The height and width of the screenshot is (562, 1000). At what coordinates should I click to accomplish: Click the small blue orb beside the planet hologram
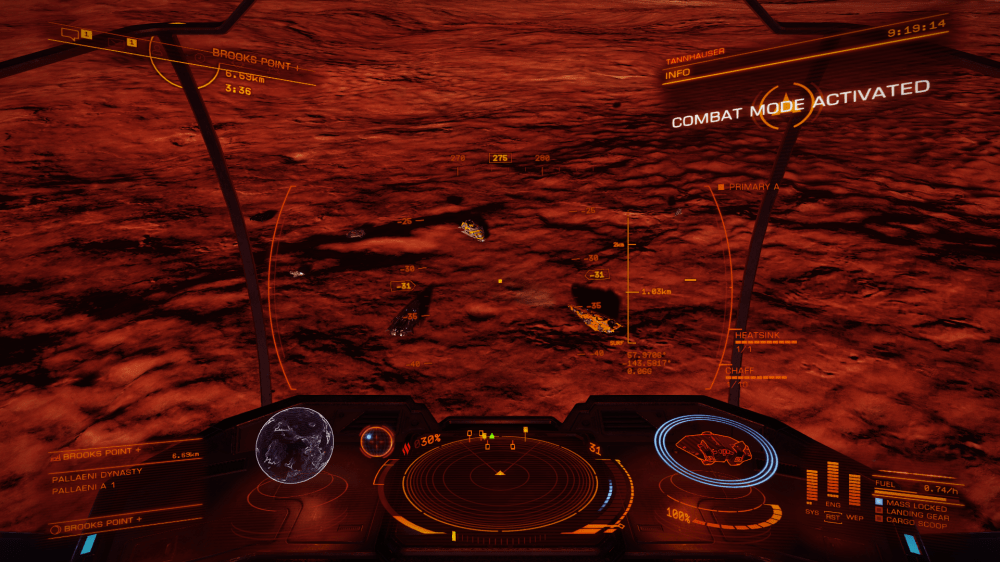[x=377, y=440]
